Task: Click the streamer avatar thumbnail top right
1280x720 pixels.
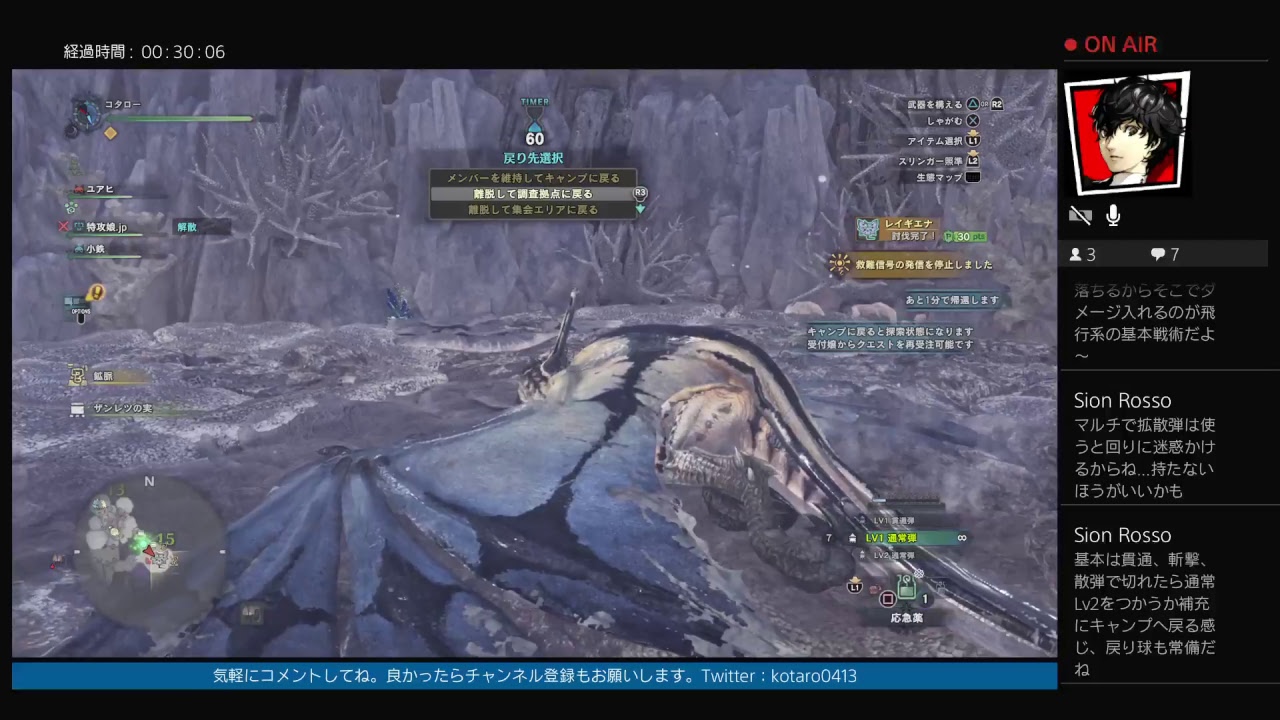Action: pos(1127,132)
